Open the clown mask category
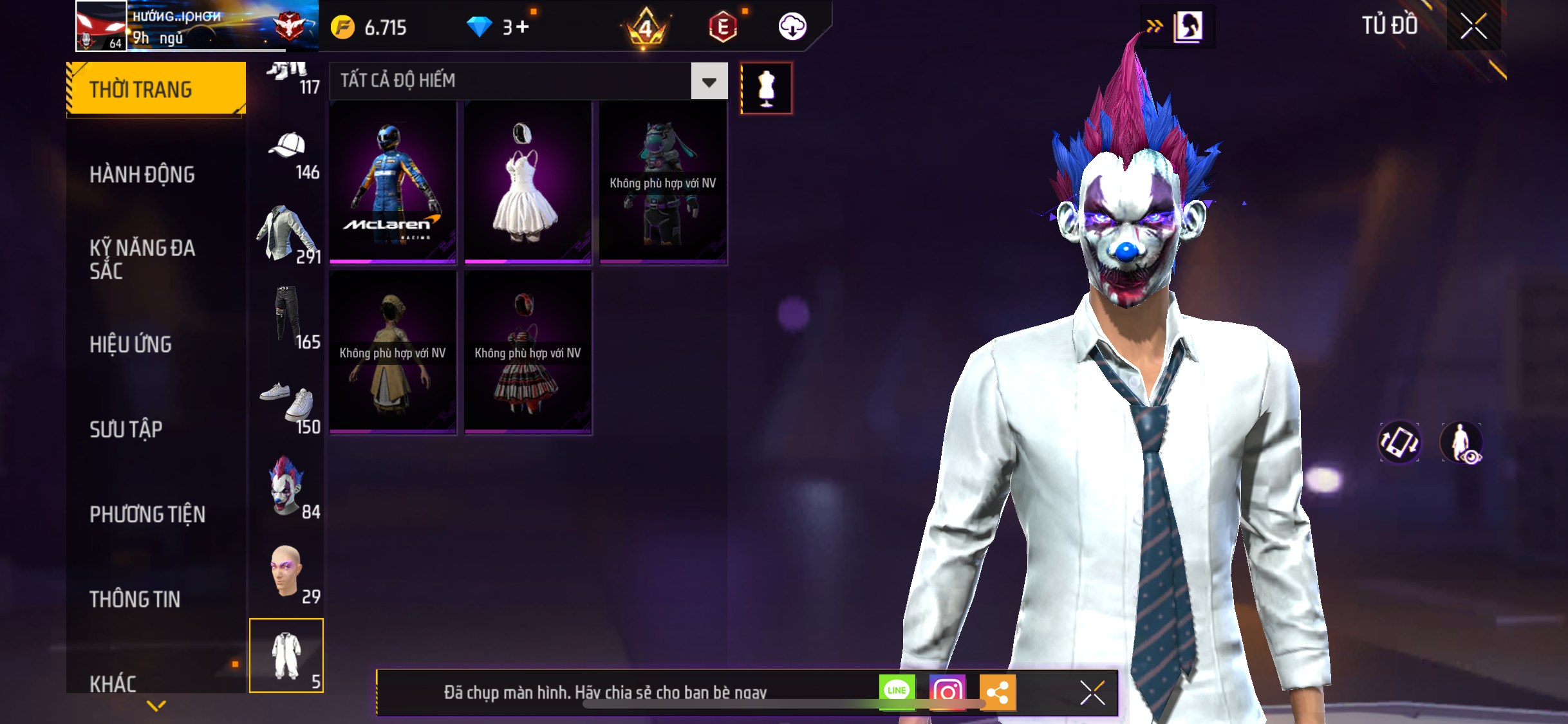The width and height of the screenshot is (1568, 724). pyautogui.click(x=287, y=487)
